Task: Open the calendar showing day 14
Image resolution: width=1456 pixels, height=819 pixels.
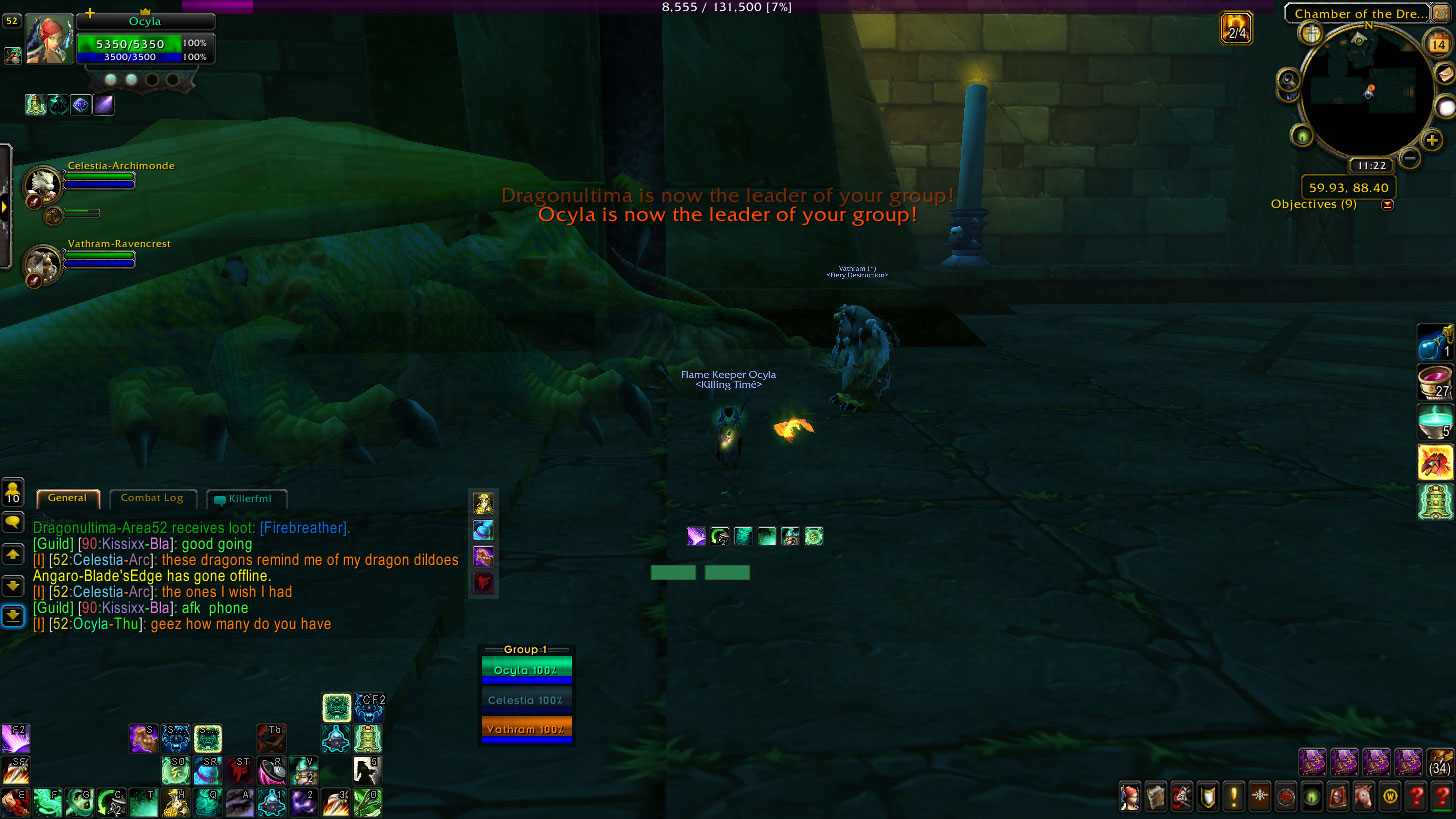Action: click(x=1439, y=43)
